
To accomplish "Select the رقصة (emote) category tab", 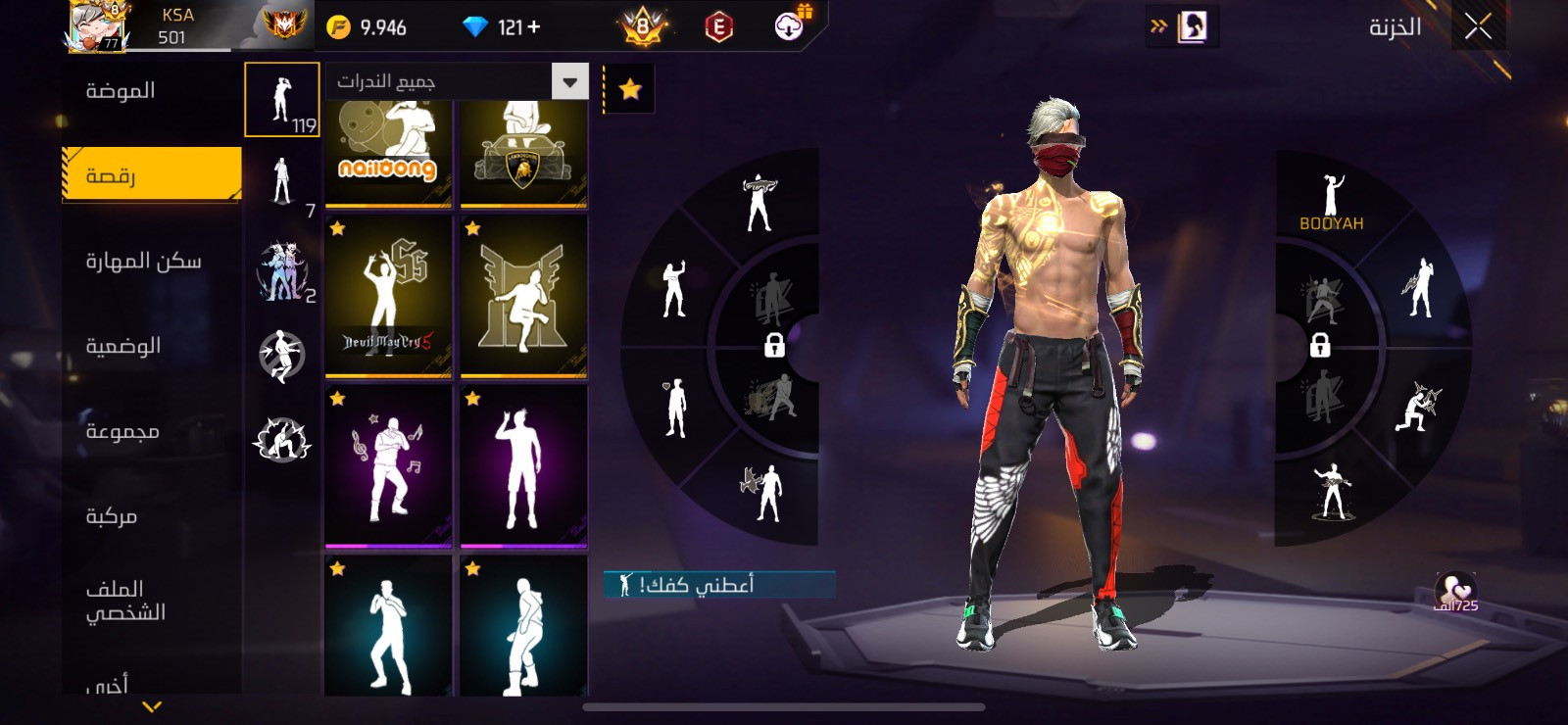I will coord(152,175).
